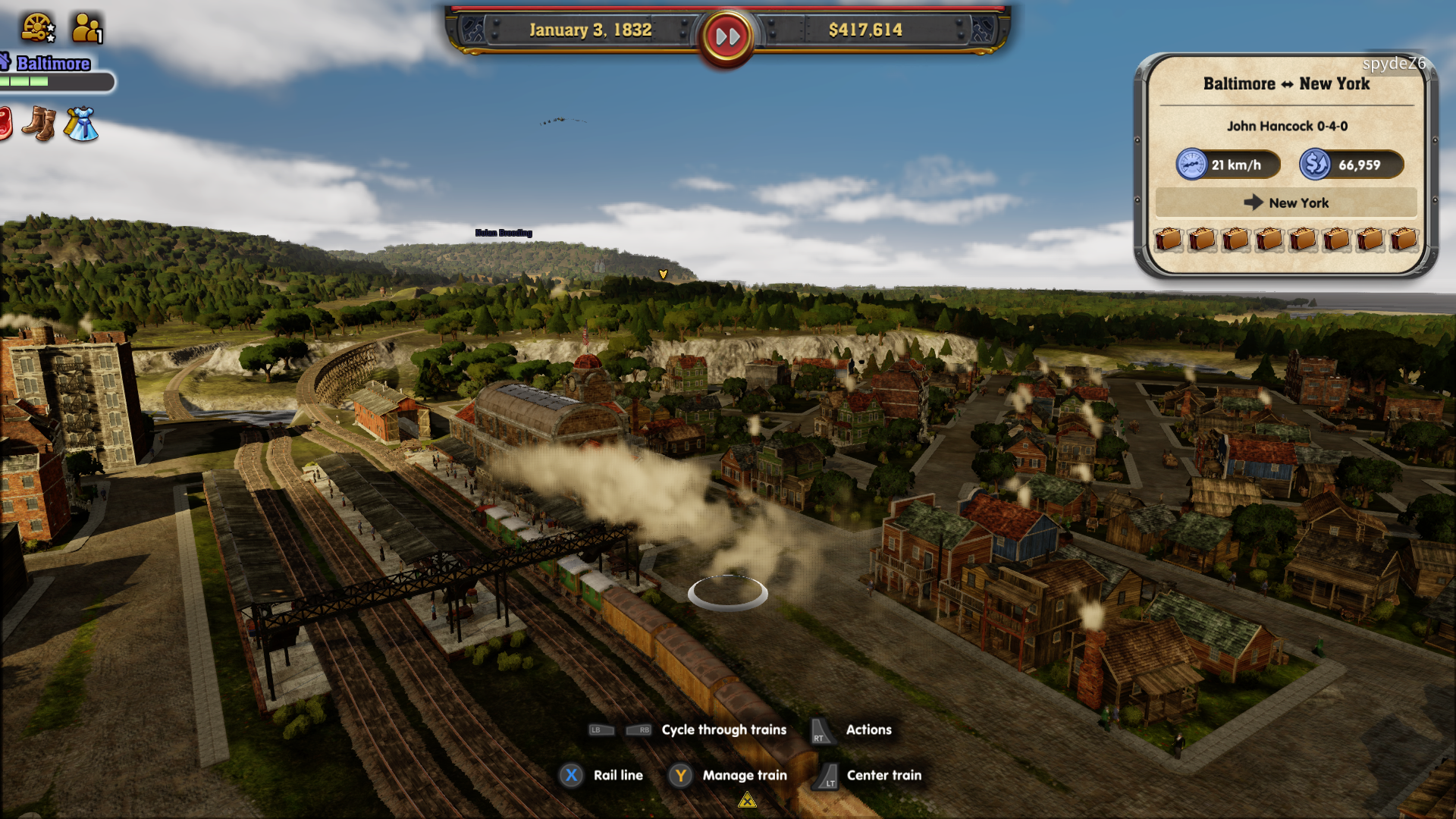Click the speedometer icon next to 21 km/h
Screen dimensions: 1456x819
(x=1192, y=164)
